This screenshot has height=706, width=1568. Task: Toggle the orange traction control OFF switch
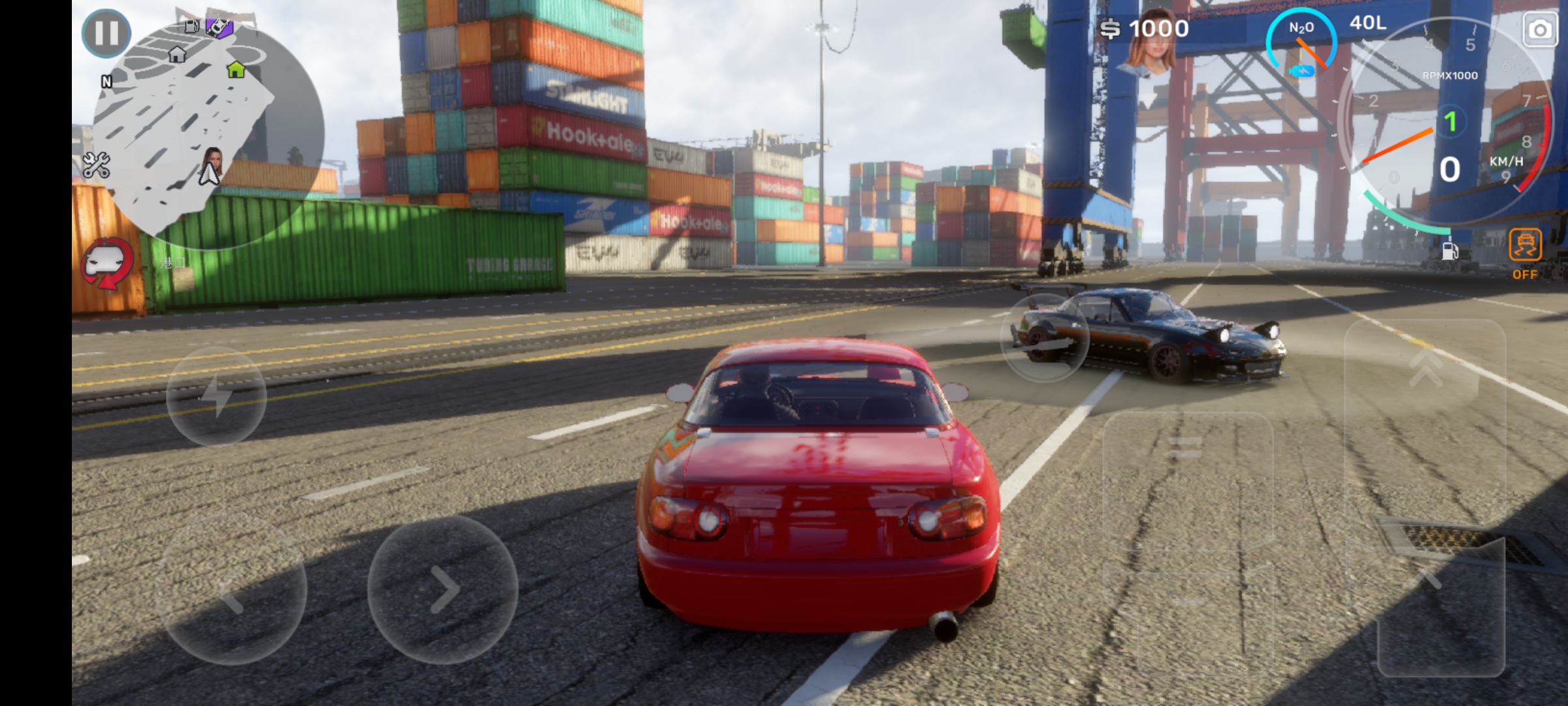[x=1525, y=251]
